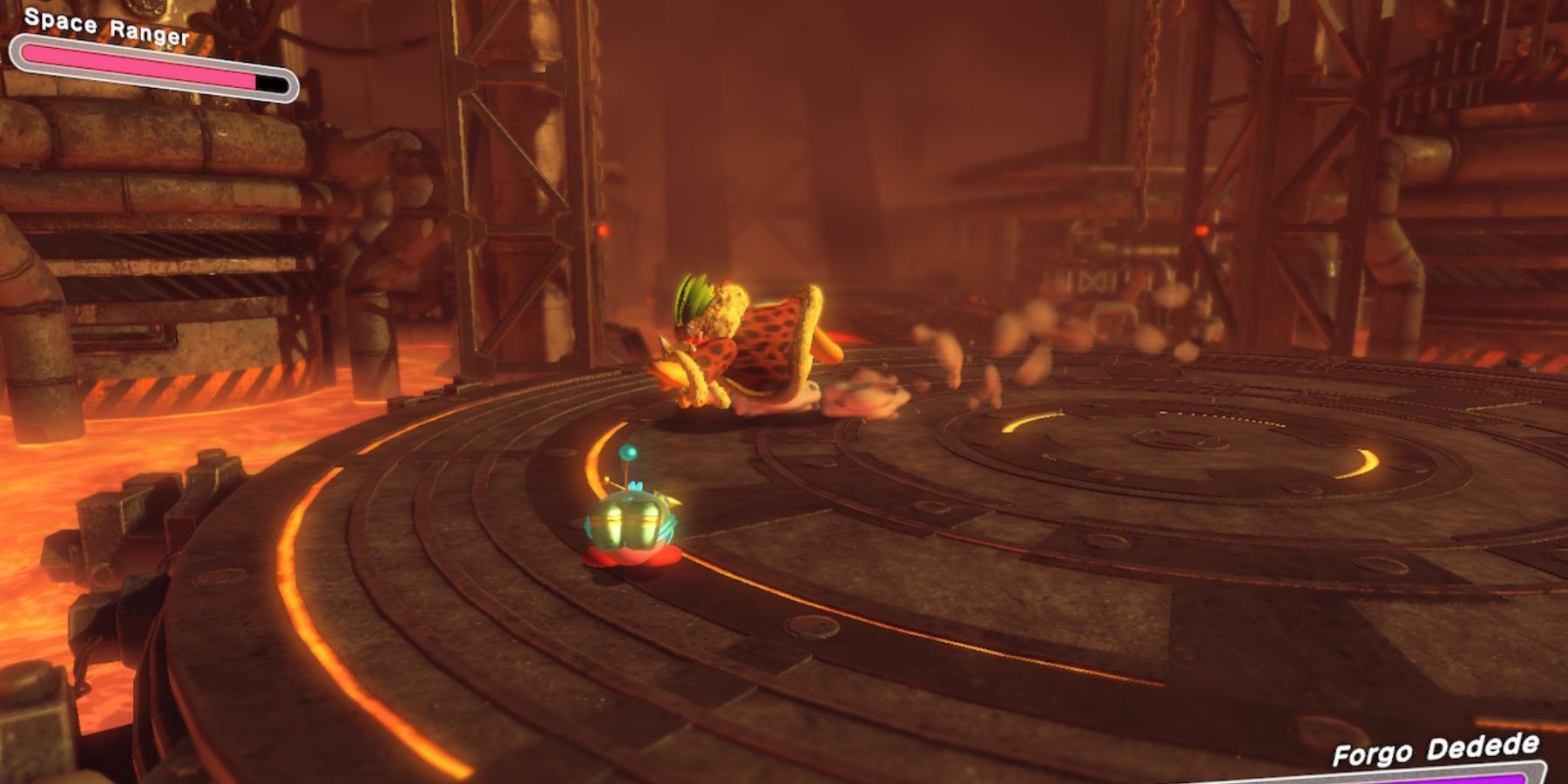Expand the Space Ranger nameplate banner
Screen dimensions: 1568x784
click(x=109, y=26)
